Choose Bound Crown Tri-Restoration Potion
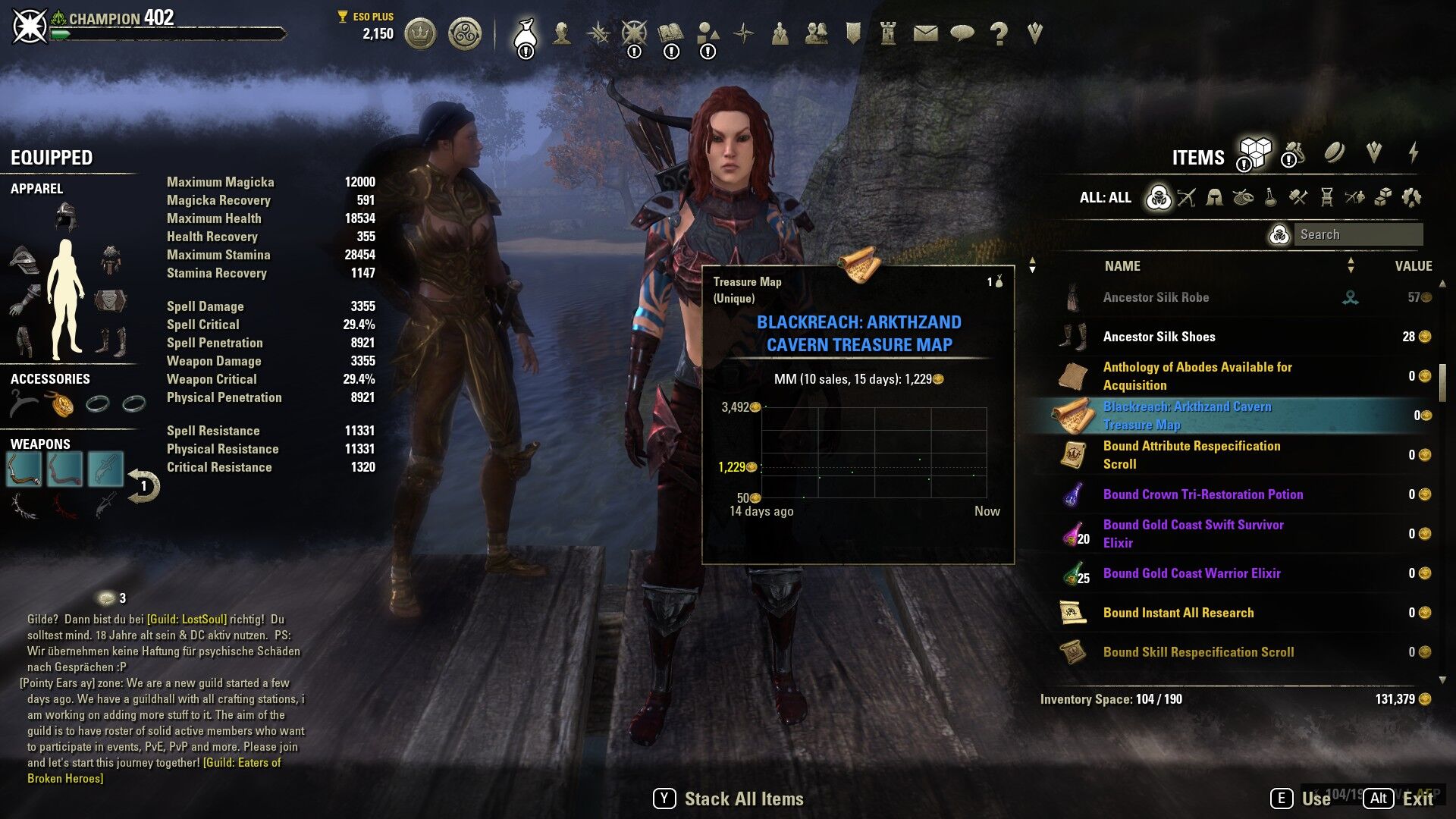 (x=1203, y=494)
